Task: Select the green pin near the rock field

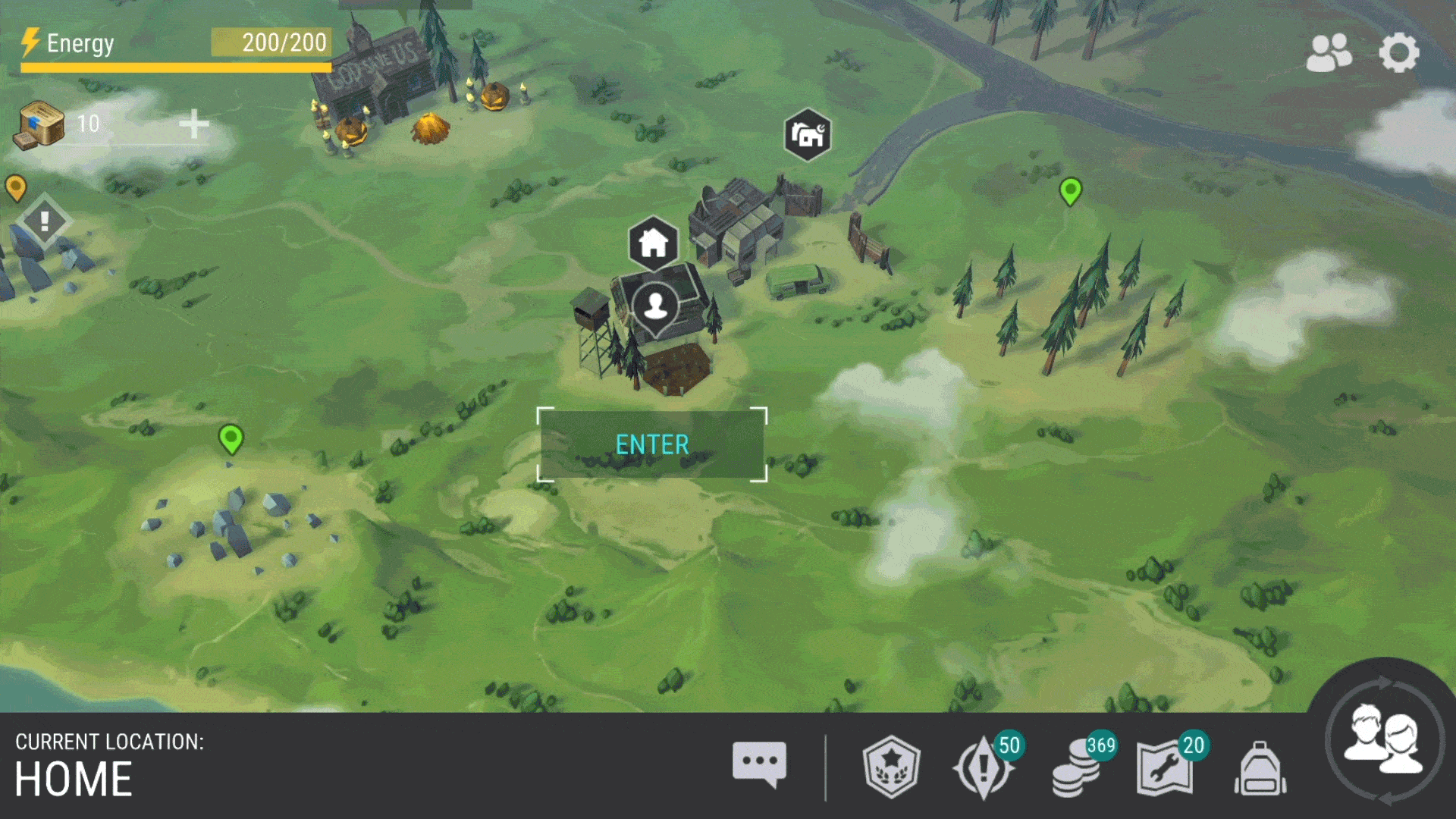Action: point(231,438)
